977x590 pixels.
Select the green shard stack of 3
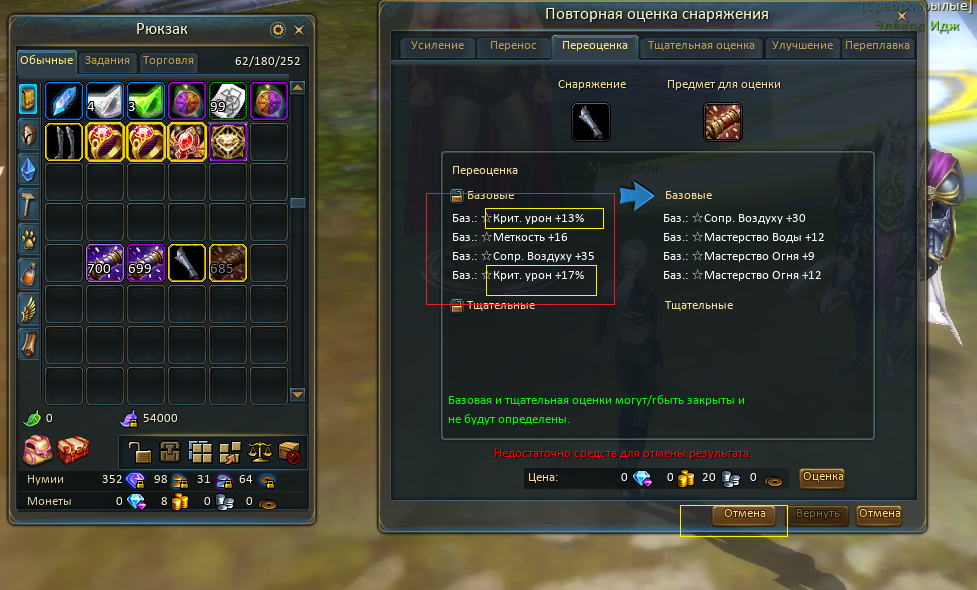tap(147, 101)
